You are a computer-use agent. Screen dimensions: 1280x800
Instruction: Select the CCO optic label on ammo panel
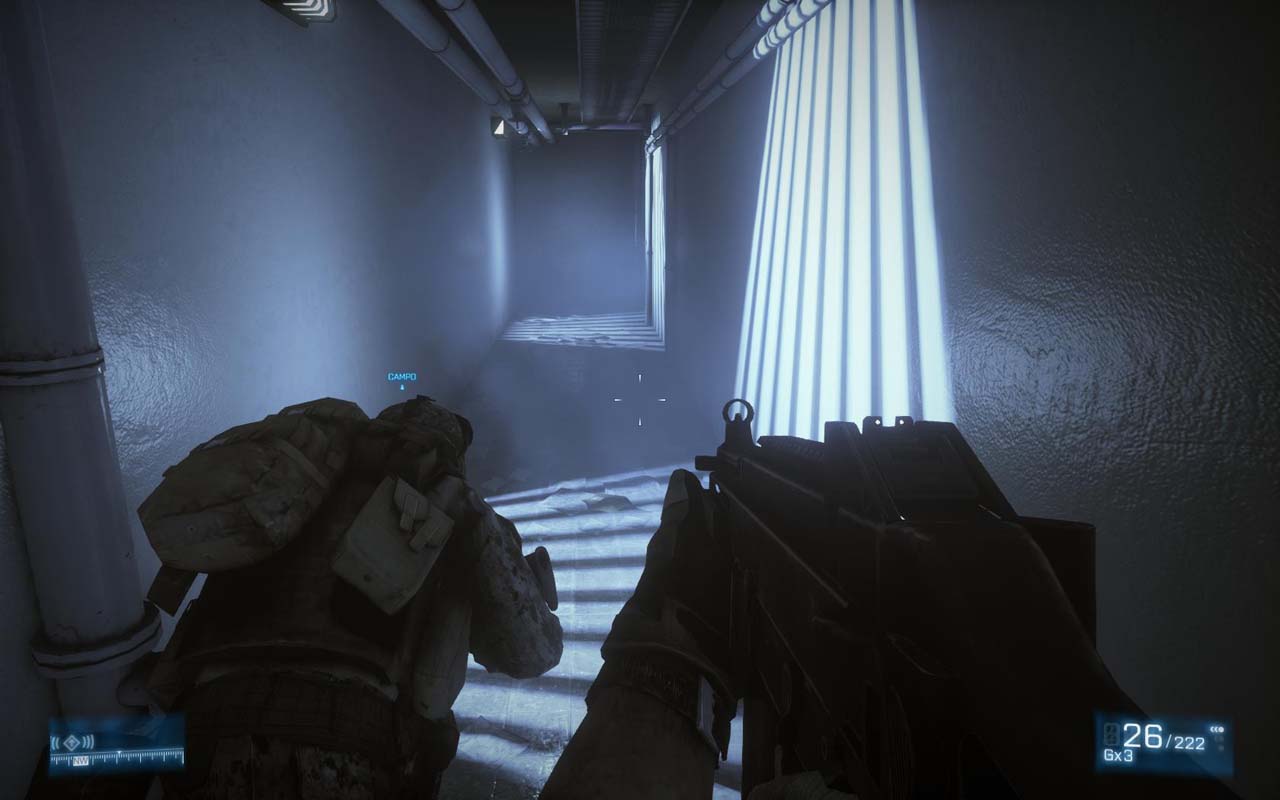click(x=1217, y=728)
